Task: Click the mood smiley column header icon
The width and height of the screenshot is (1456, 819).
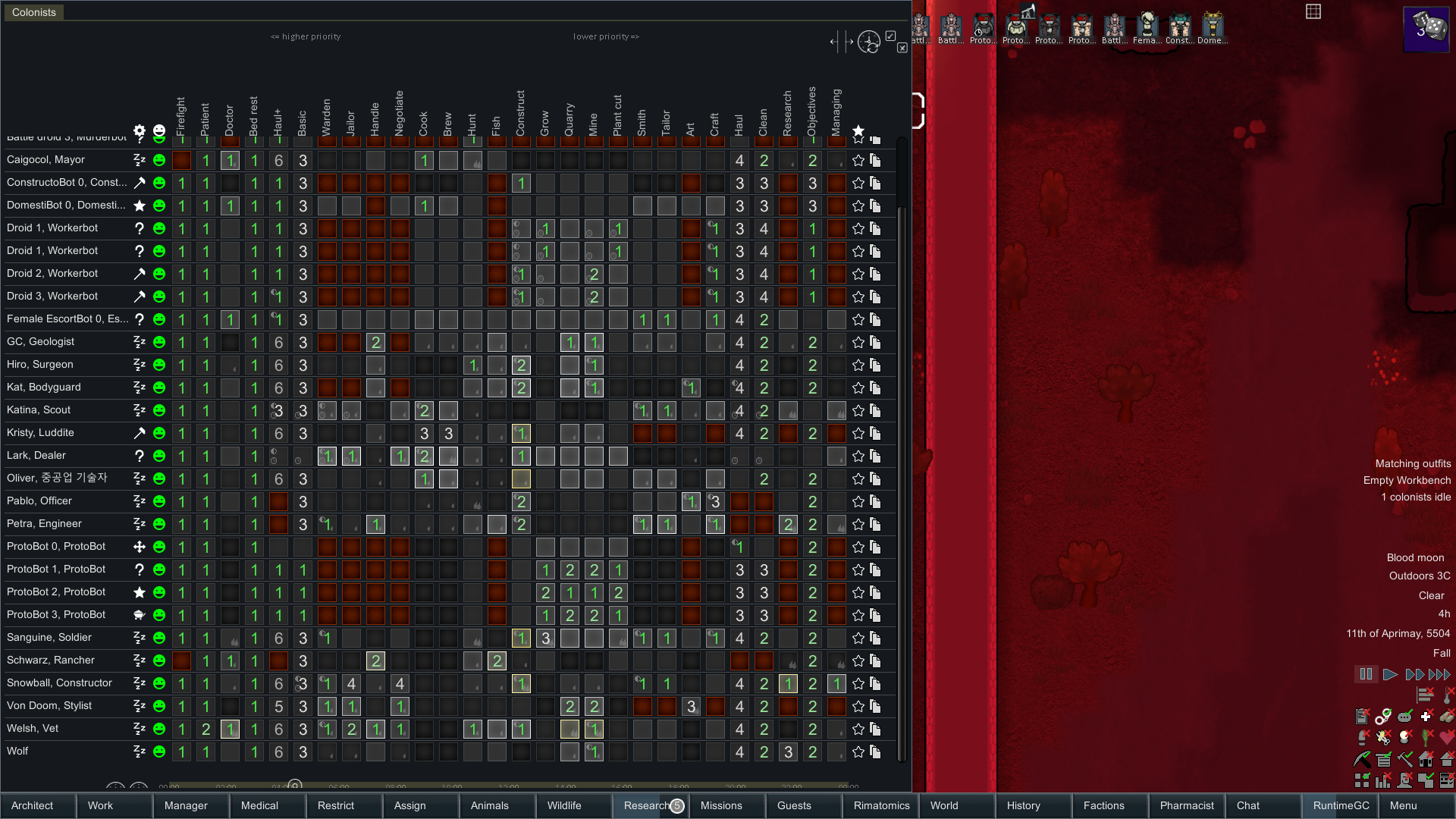Action: 158,130
